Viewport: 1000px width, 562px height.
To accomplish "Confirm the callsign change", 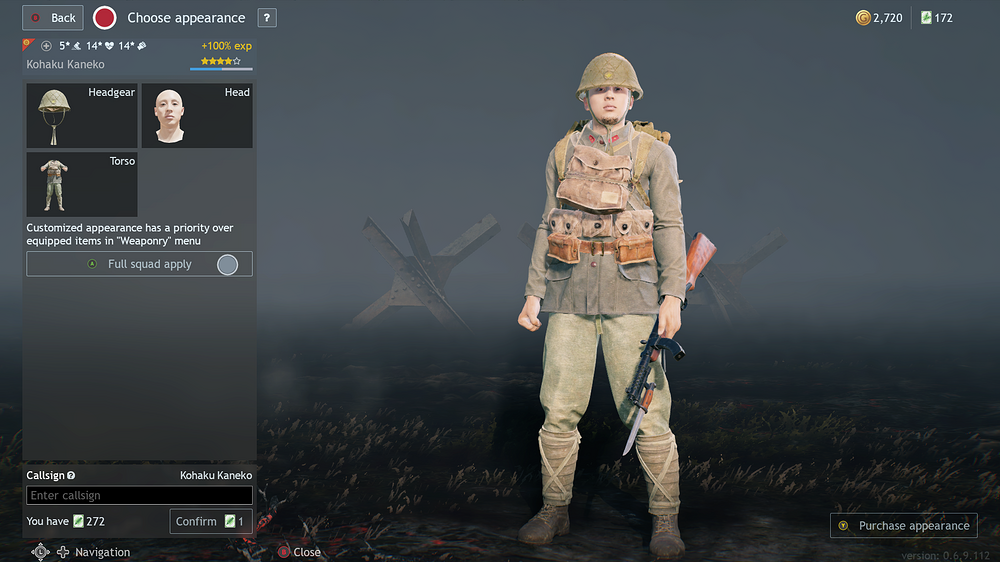I will click(x=210, y=521).
